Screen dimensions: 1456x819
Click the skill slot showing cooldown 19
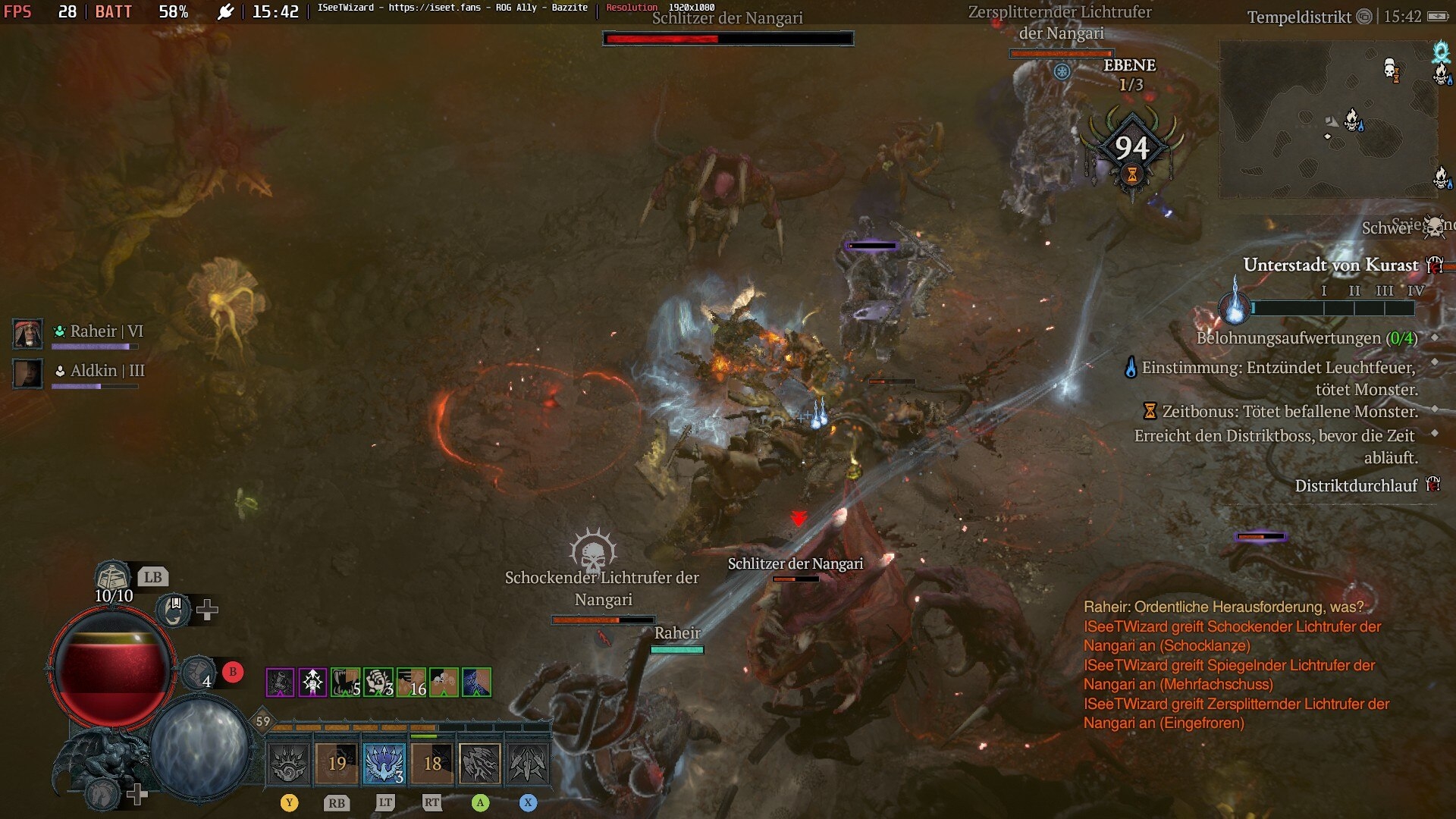[337, 763]
